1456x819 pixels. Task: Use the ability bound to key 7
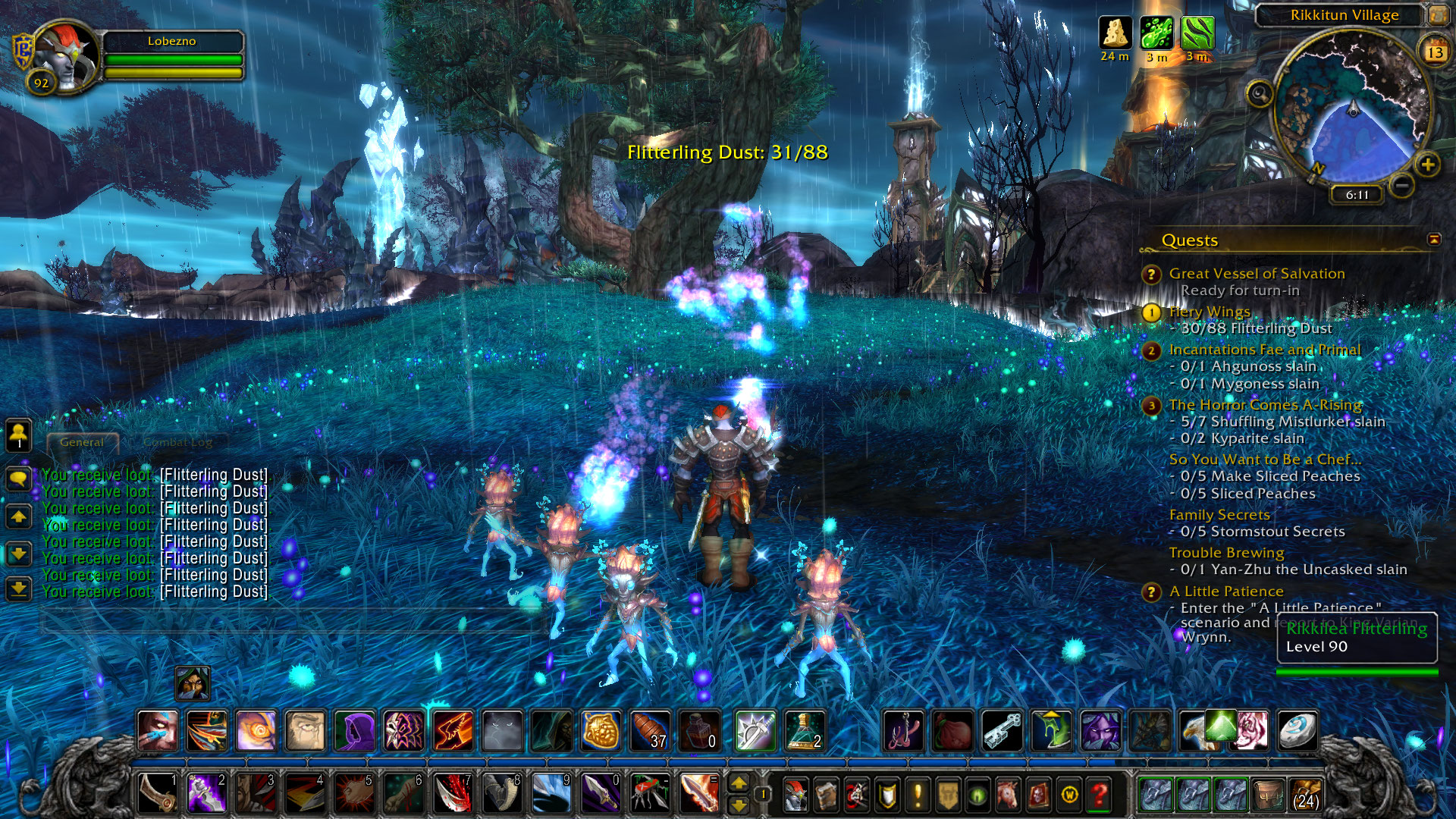pos(453,793)
